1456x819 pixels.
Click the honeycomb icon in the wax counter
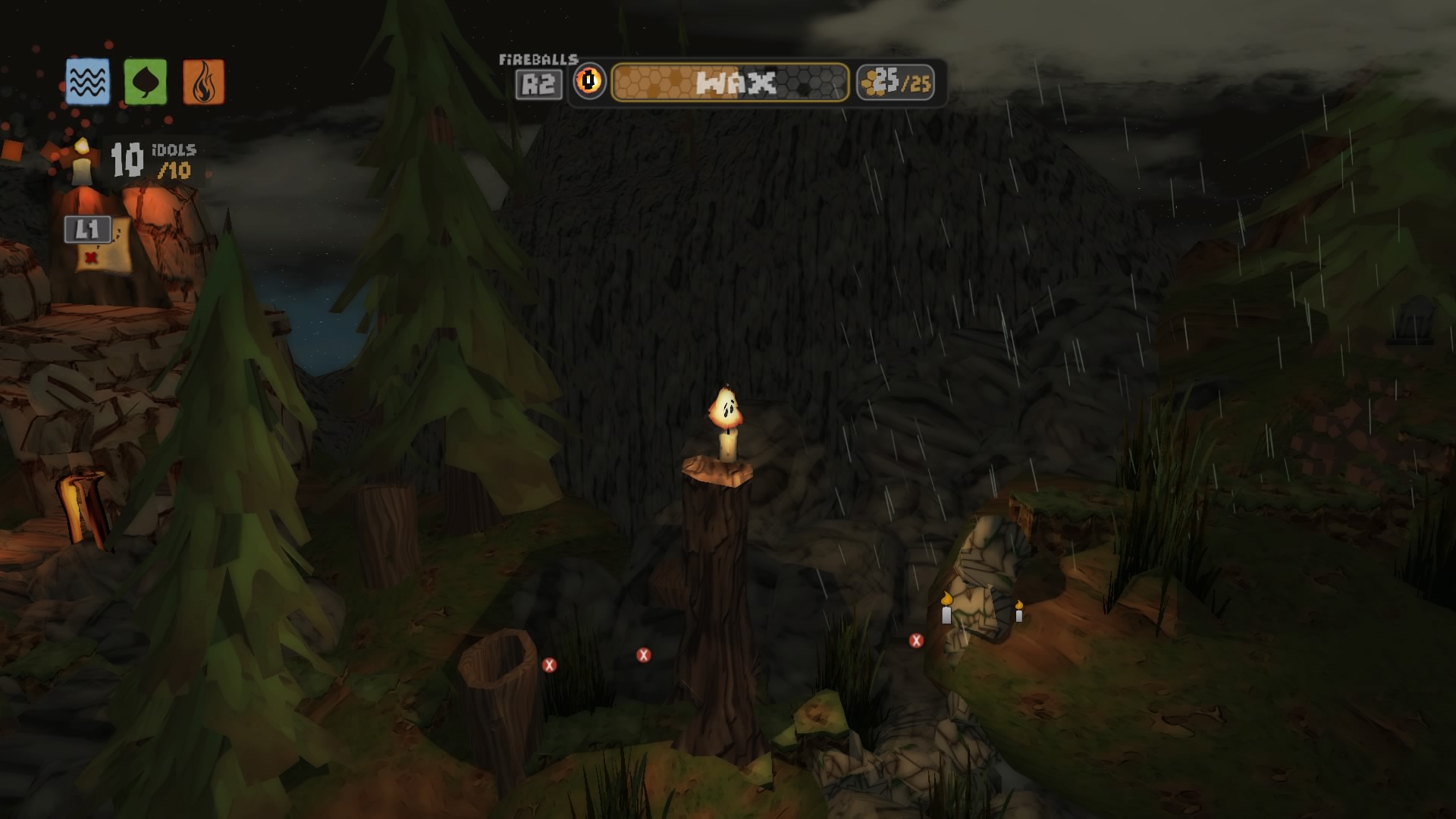(871, 83)
